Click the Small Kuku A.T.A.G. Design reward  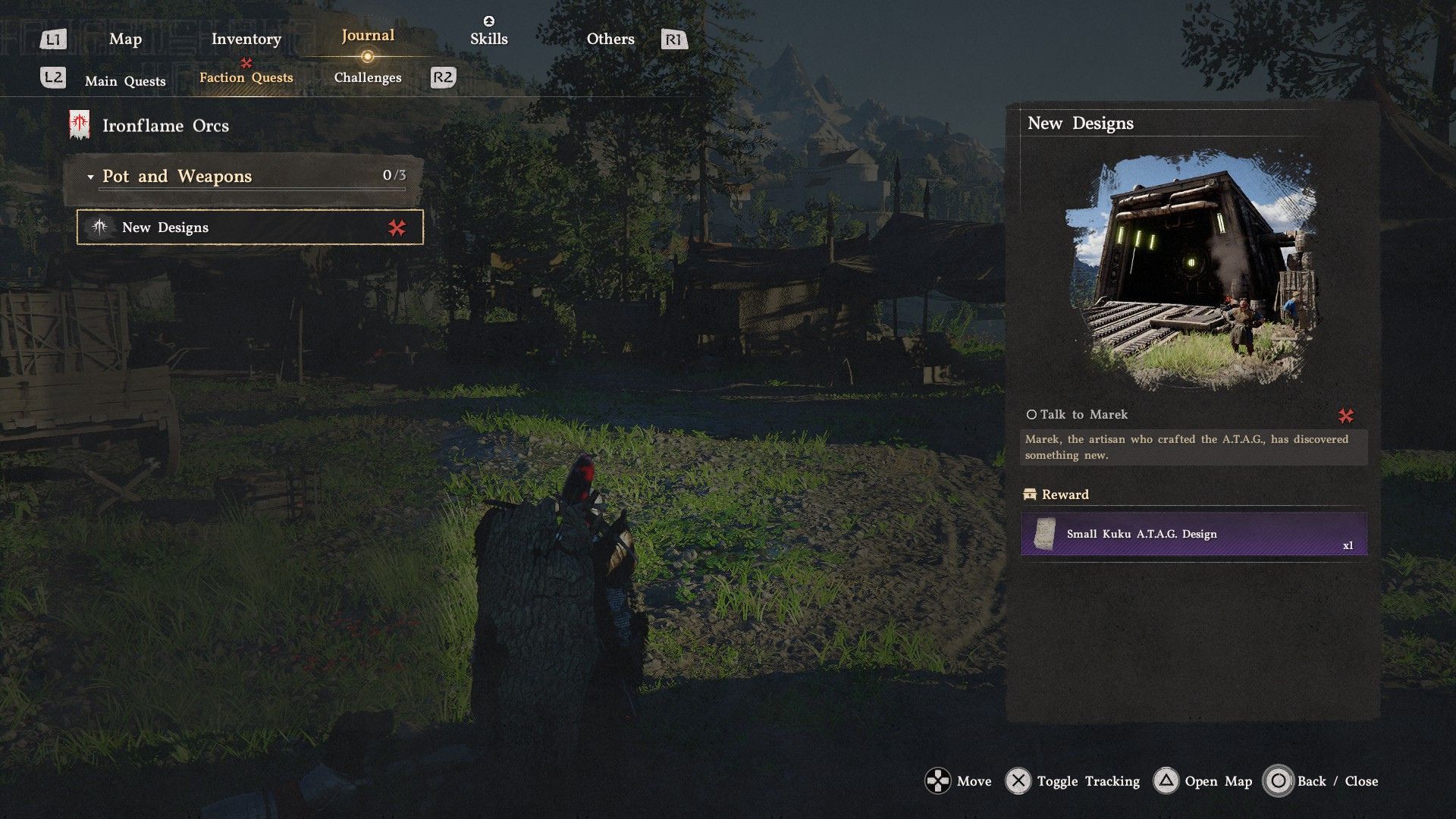(1194, 535)
